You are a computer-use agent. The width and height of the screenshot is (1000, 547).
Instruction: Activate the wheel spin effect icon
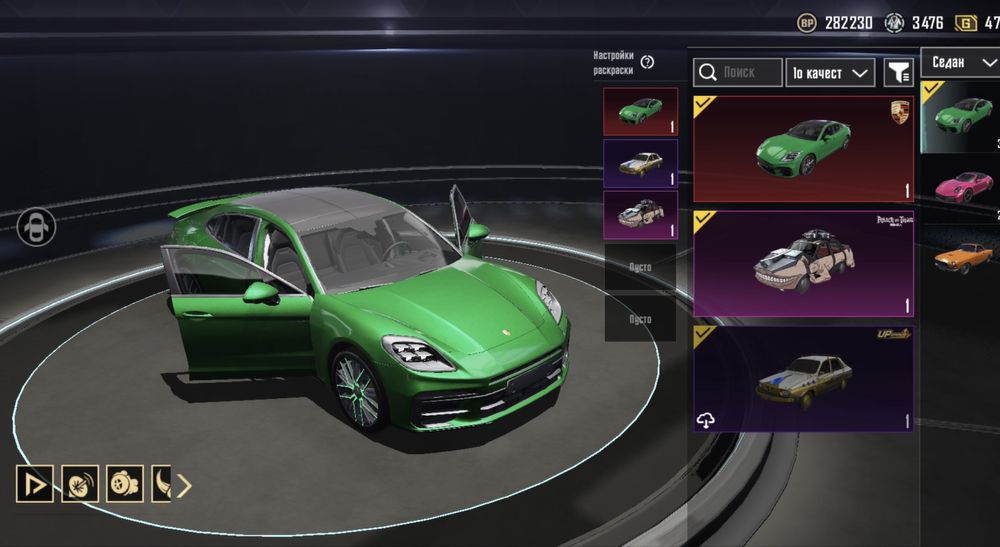click(79, 484)
